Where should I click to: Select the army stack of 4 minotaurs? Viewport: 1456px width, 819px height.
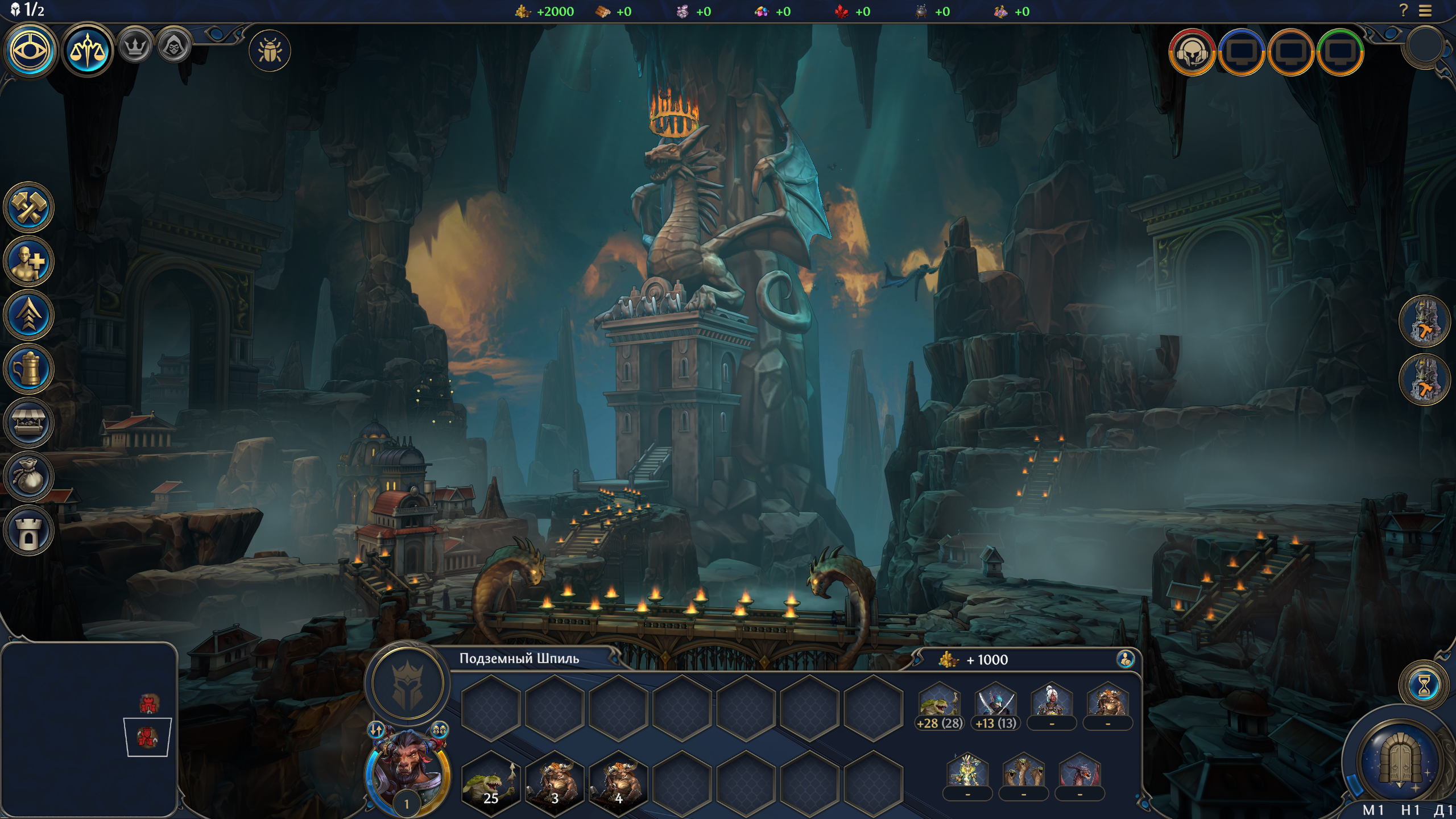[618, 779]
